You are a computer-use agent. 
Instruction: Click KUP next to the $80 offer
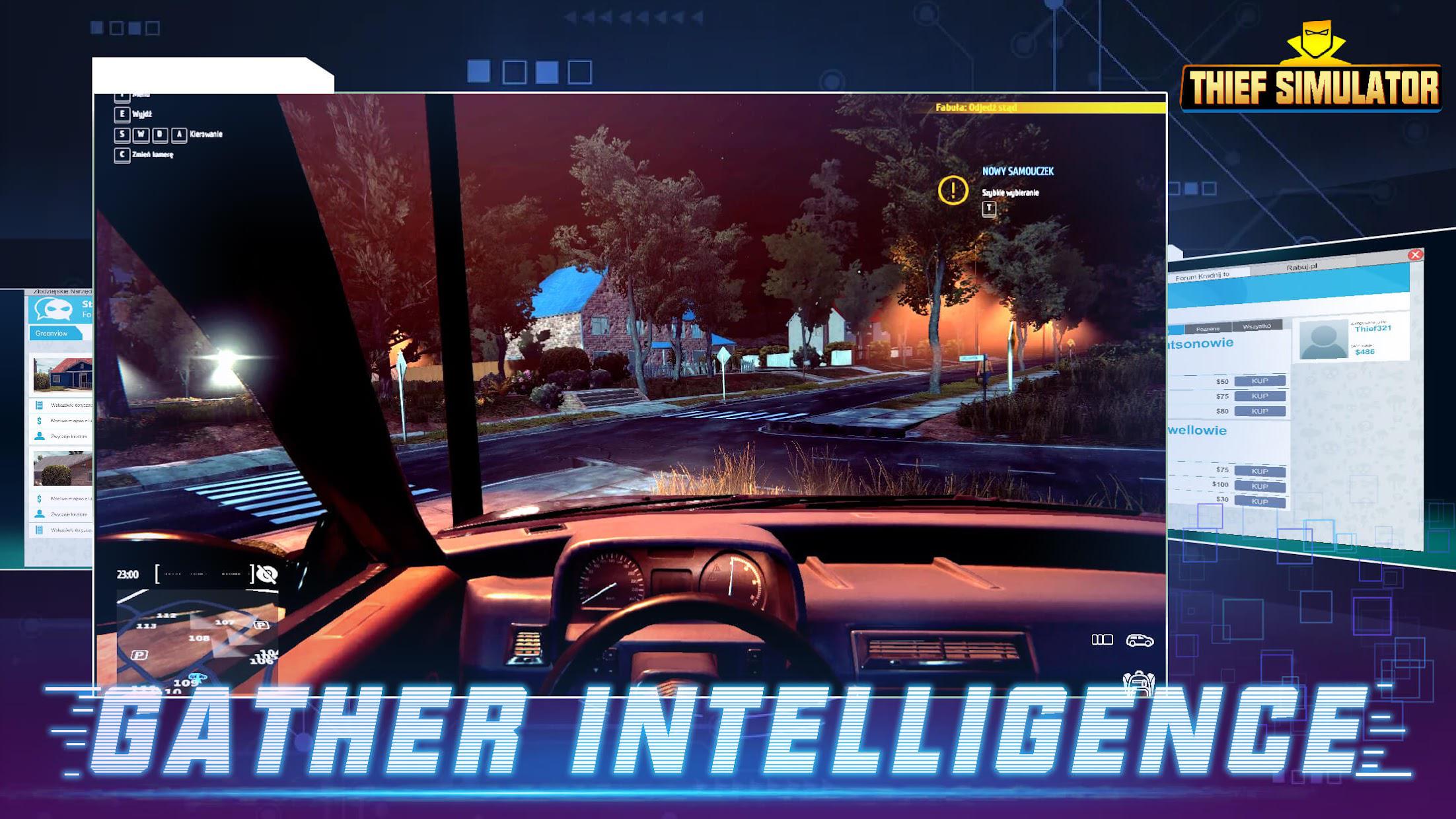[1259, 411]
